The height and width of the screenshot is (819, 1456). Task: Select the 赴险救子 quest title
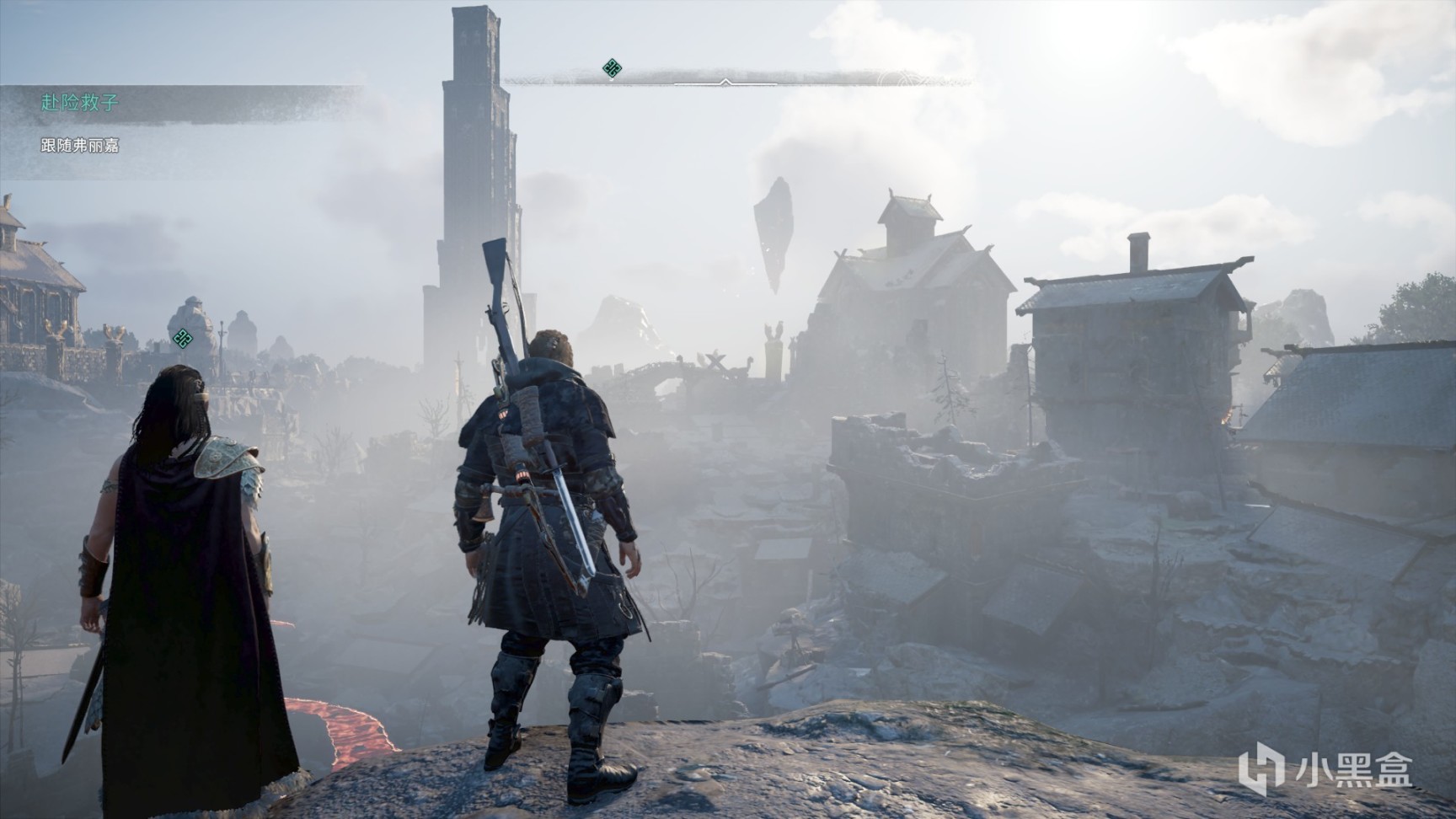[x=80, y=103]
